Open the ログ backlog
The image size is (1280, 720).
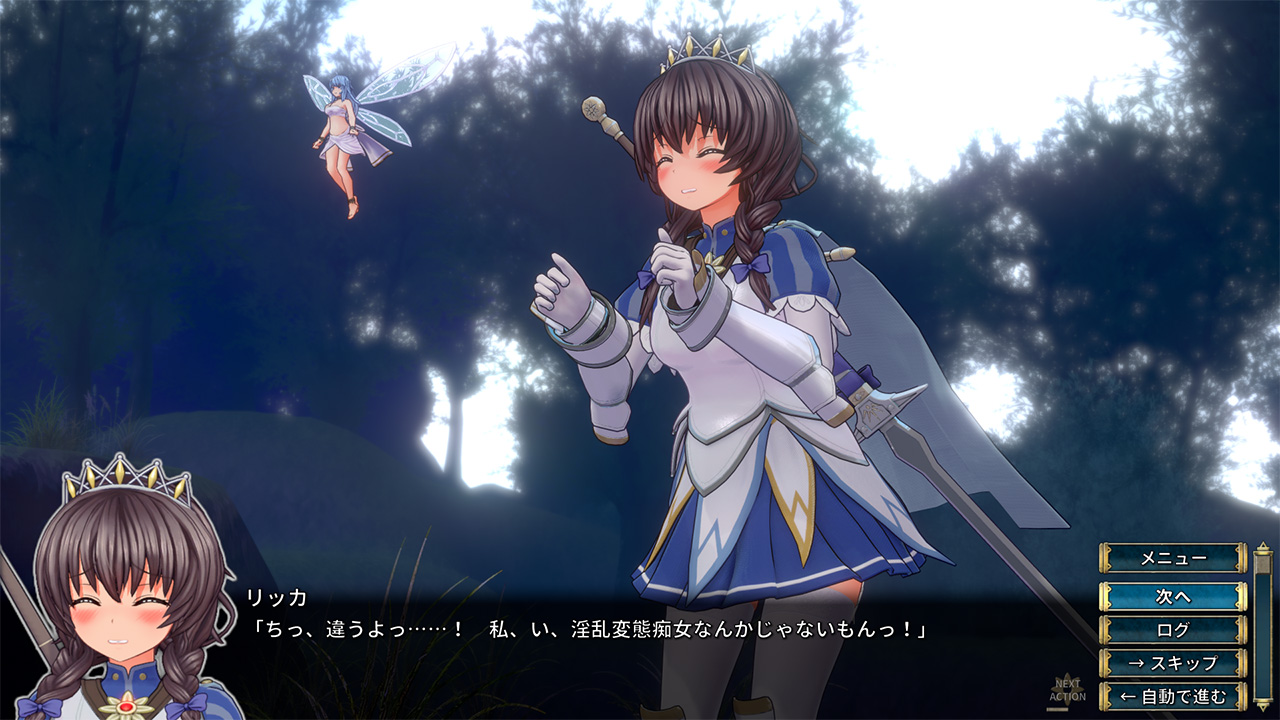tap(1173, 630)
